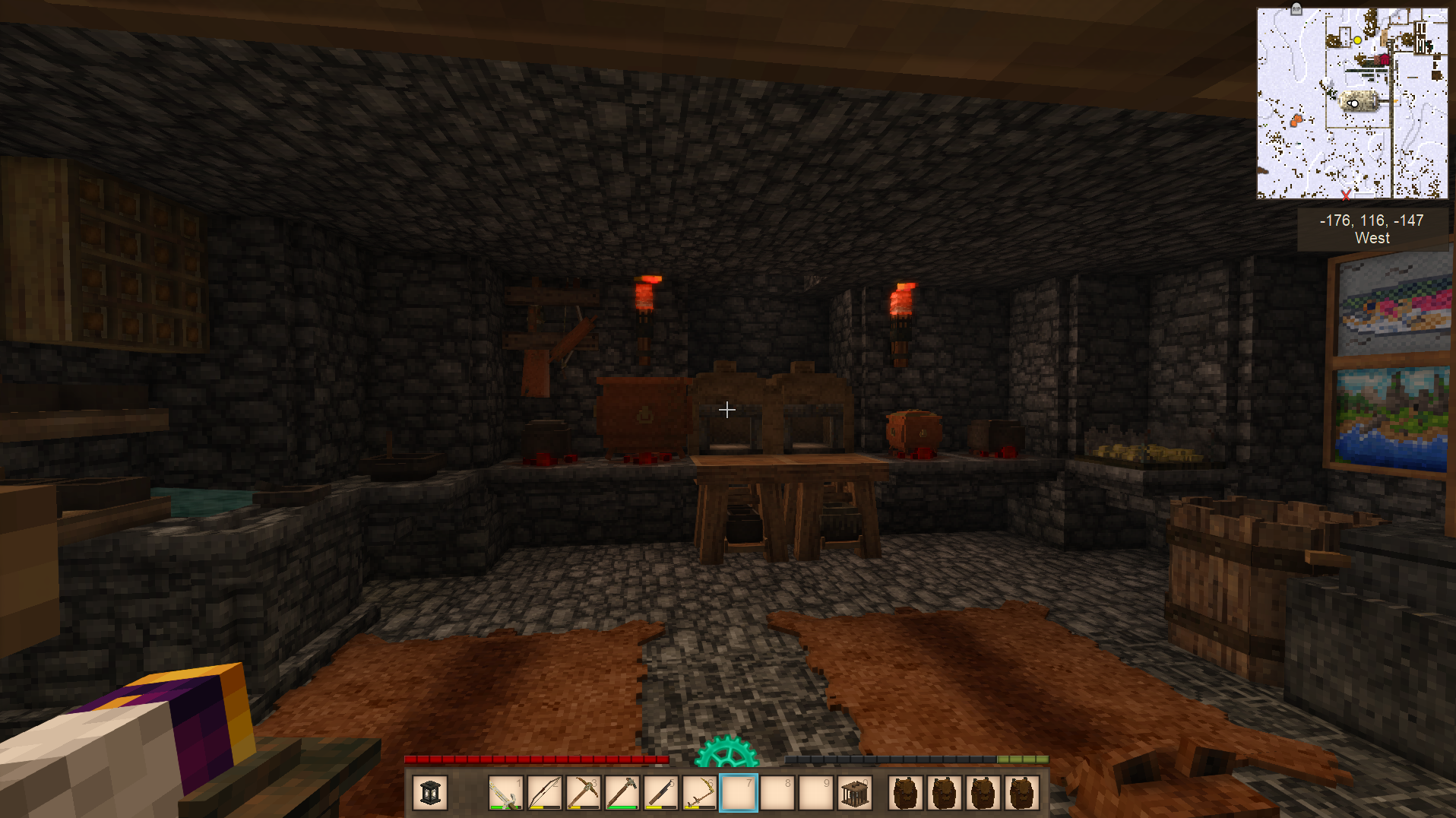
Task: Select the sword in hotbar slot 1
Action: 505,793
